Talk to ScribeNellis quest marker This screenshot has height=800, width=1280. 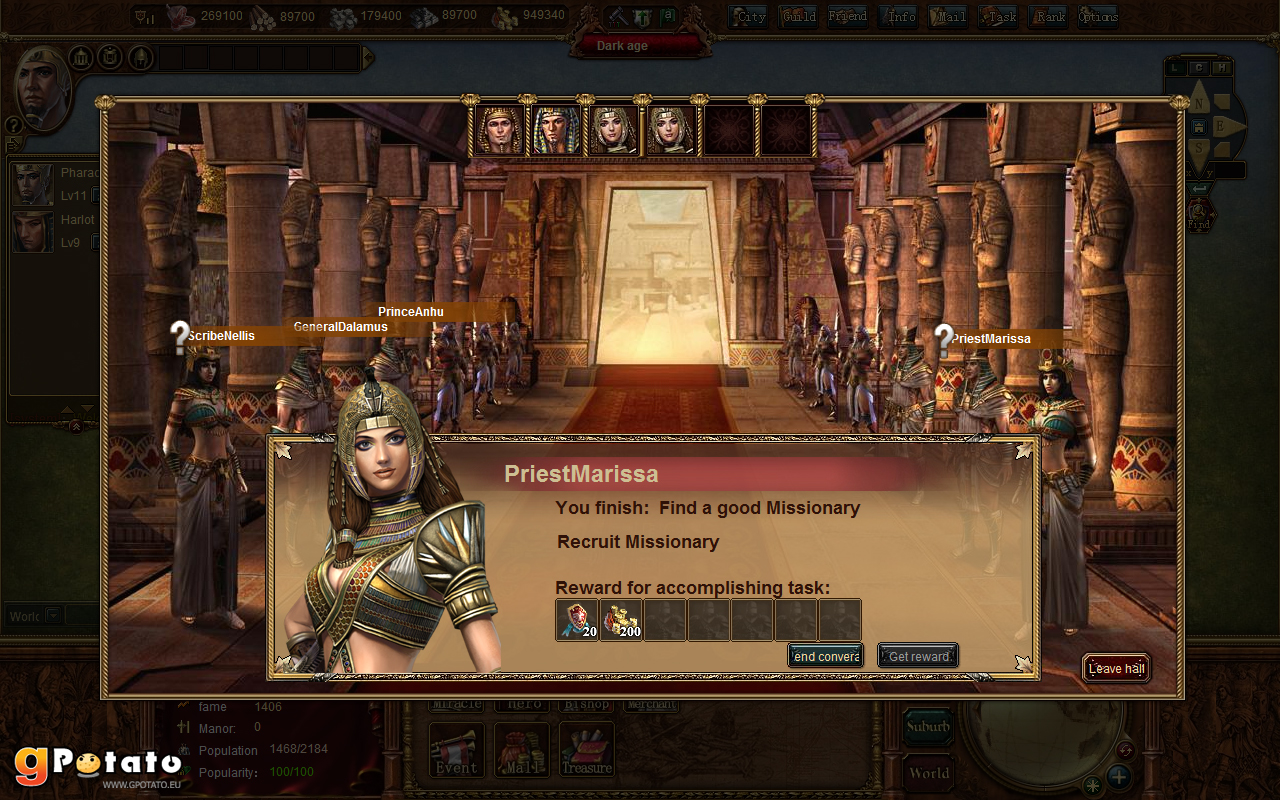(x=180, y=338)
